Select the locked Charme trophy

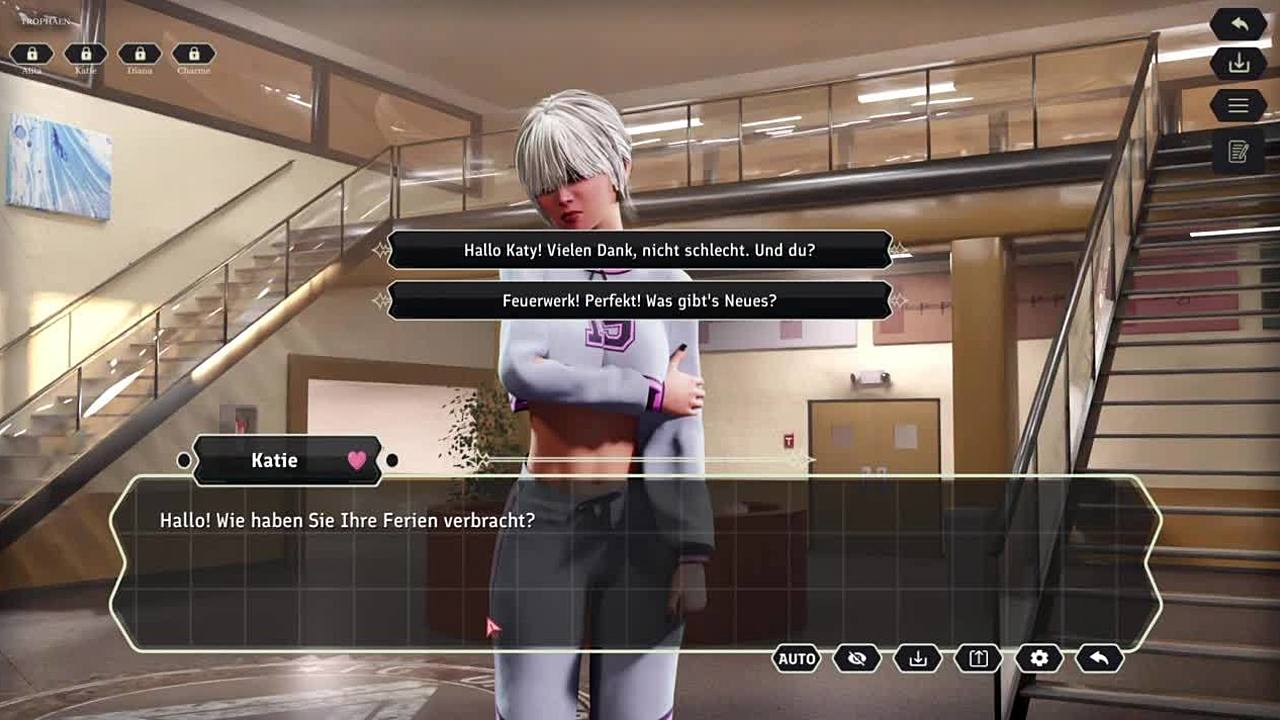point(194,54)
